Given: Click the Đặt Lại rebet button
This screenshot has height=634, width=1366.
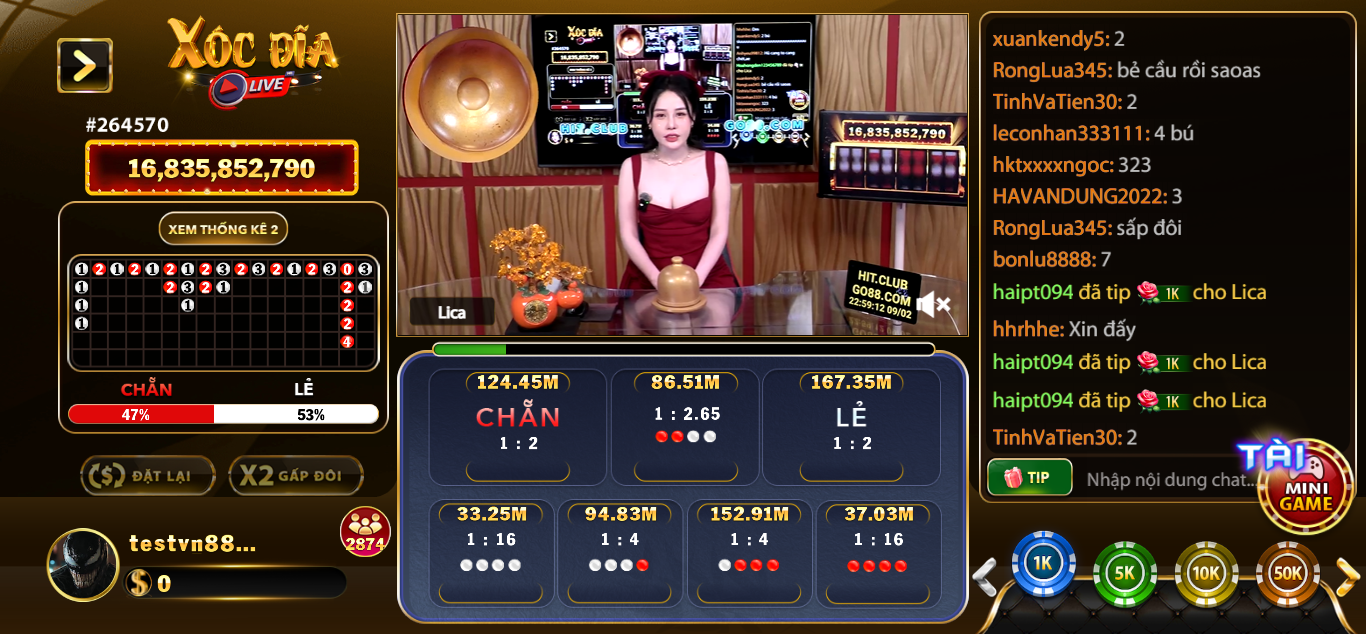Looking at the screenshot, I should (x=148, y=476).
